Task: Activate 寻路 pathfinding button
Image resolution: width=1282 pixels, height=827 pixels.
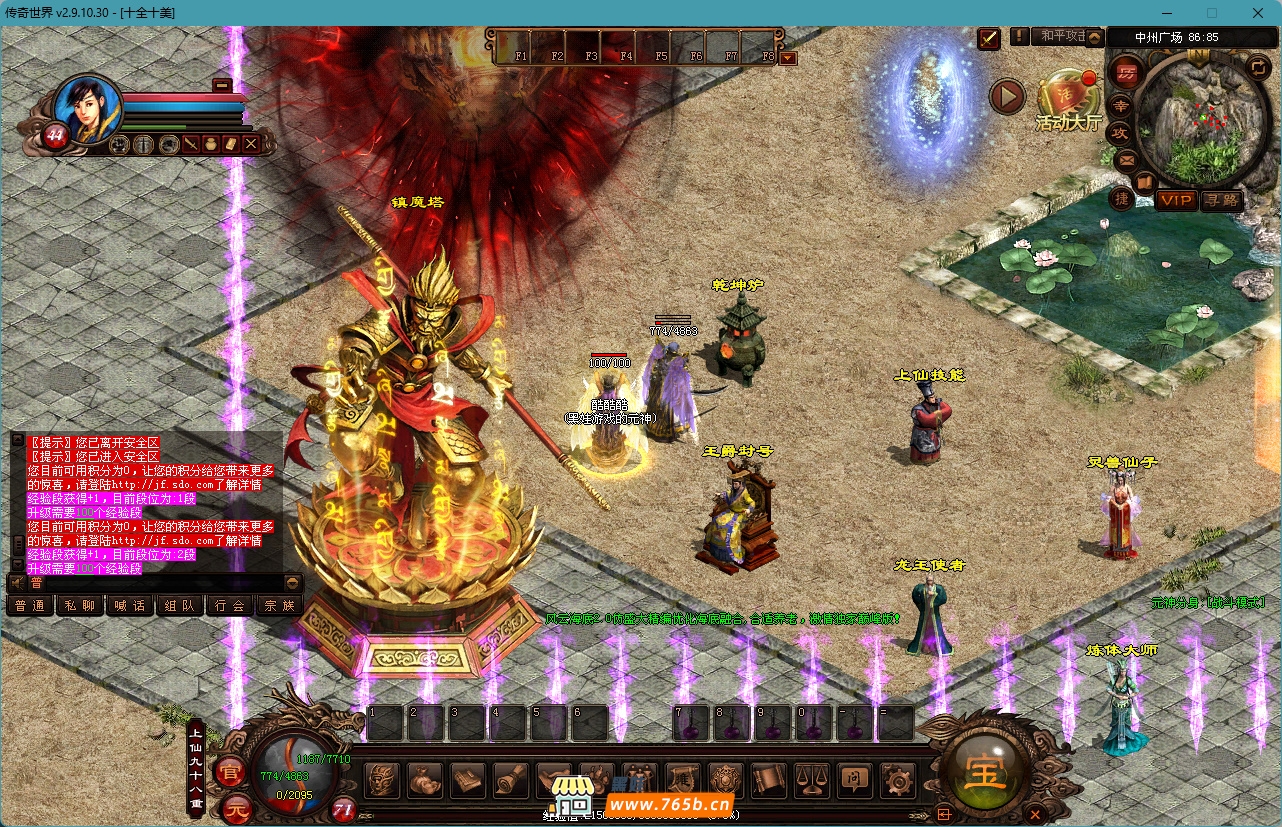Action: [x=1221, y=201]
